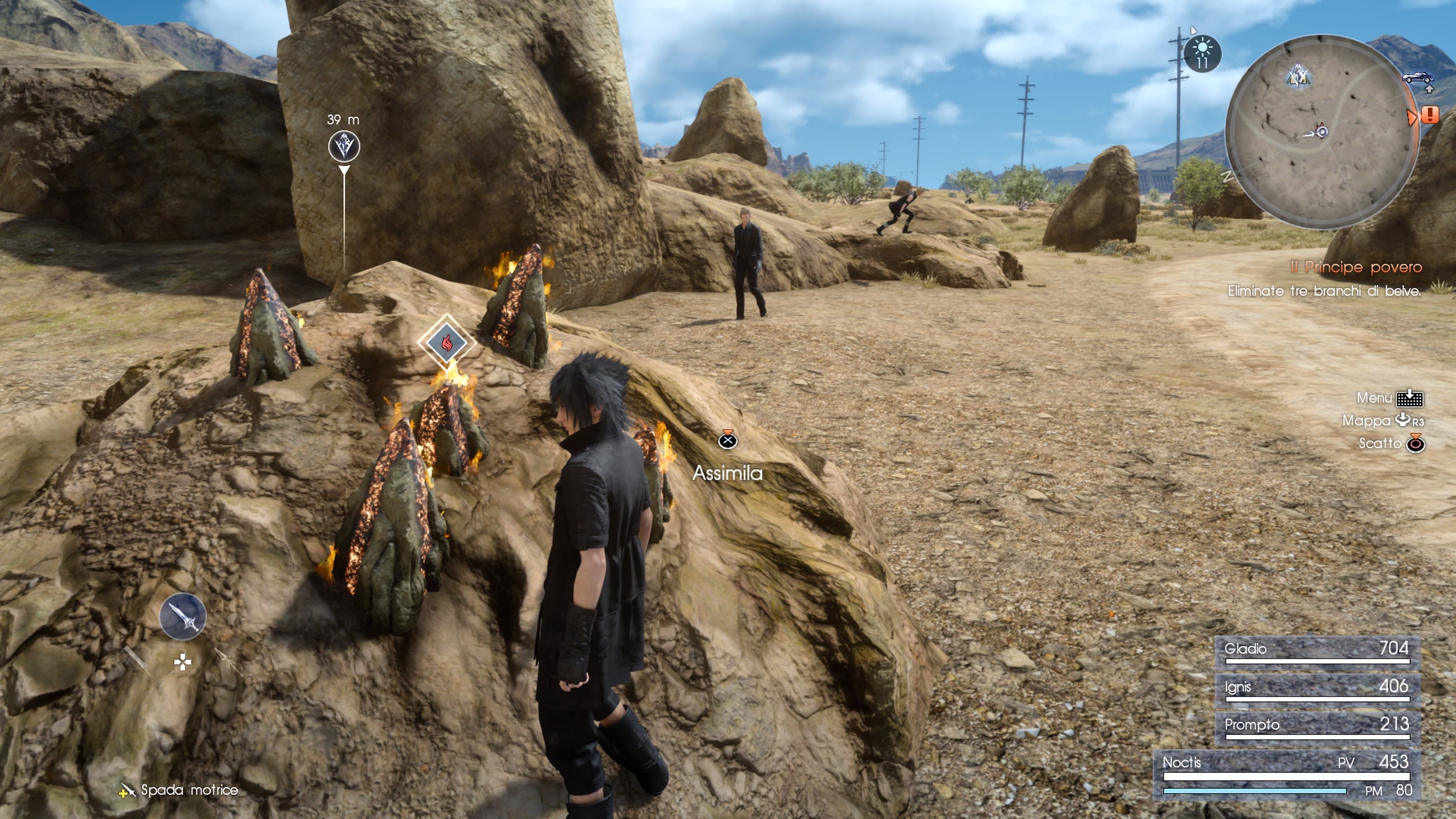The image size is (1456, 819).
Task: Select the fire element deposit marker
Action: 447,342
